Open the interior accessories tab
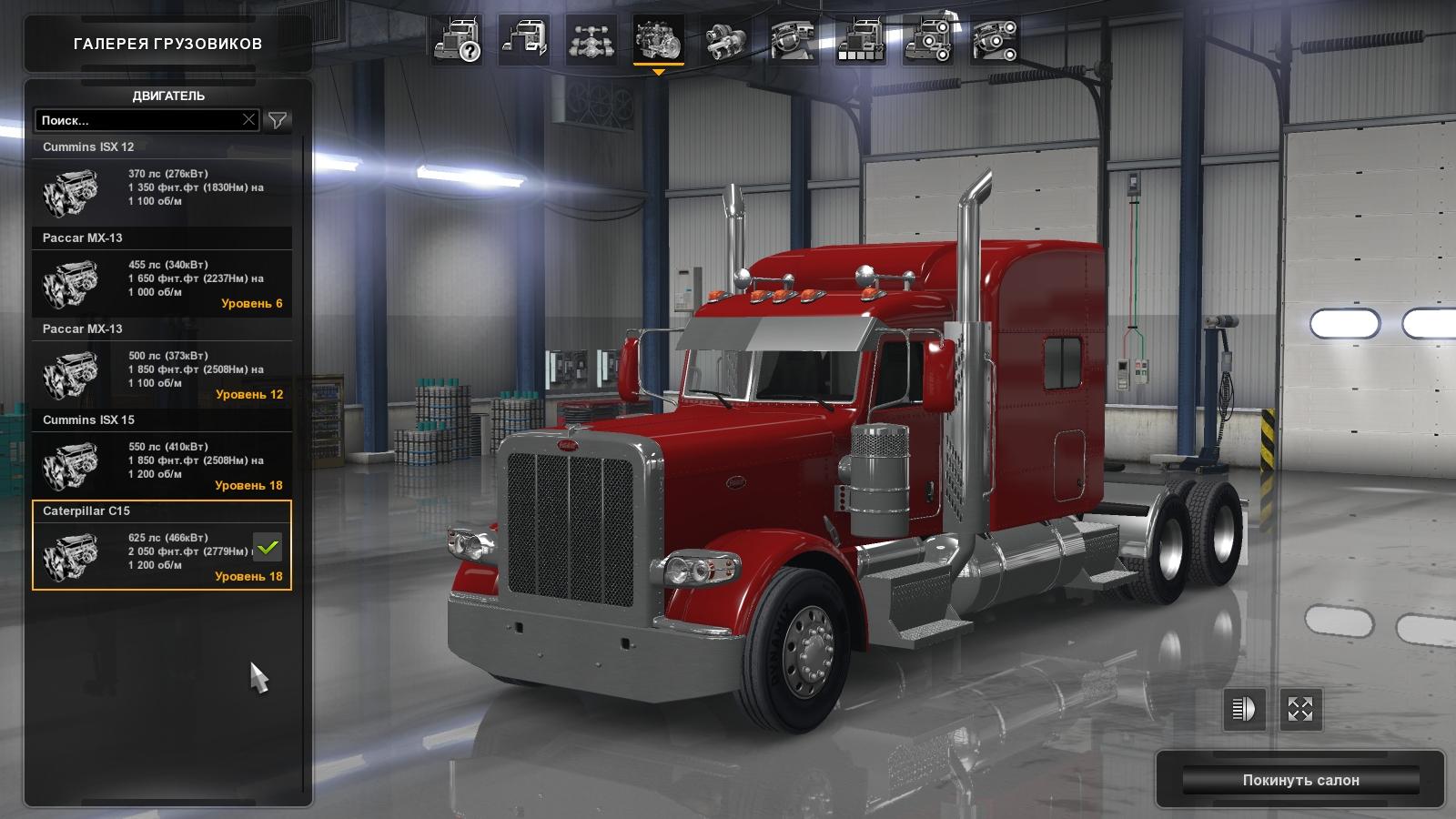 994,41
